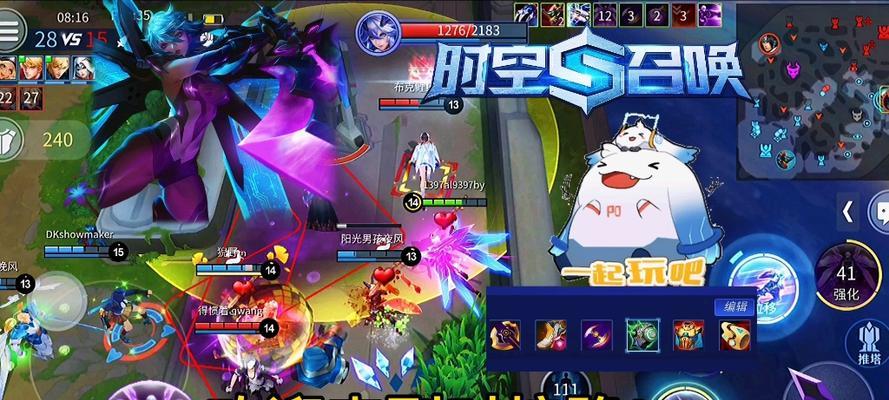Select the purple double-bladed axe item

pos(597,335)
